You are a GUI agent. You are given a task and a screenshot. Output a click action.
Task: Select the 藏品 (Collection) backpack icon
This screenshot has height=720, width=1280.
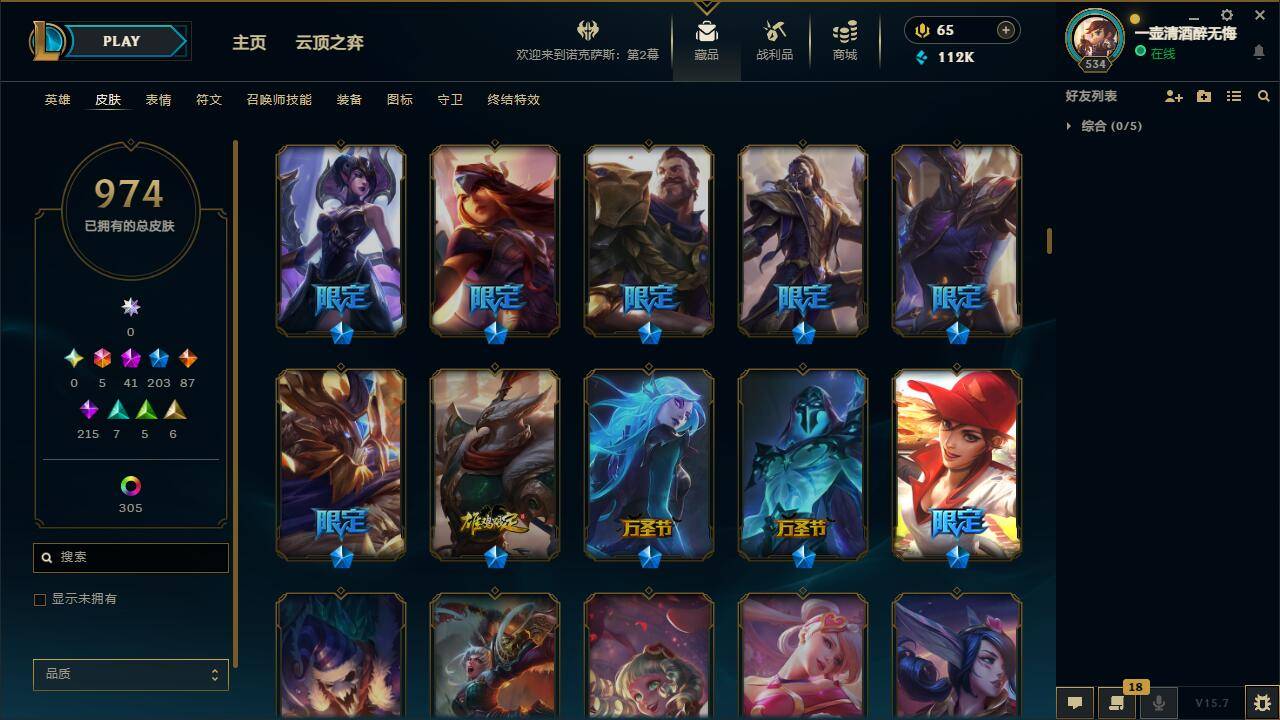pos(706,40)
